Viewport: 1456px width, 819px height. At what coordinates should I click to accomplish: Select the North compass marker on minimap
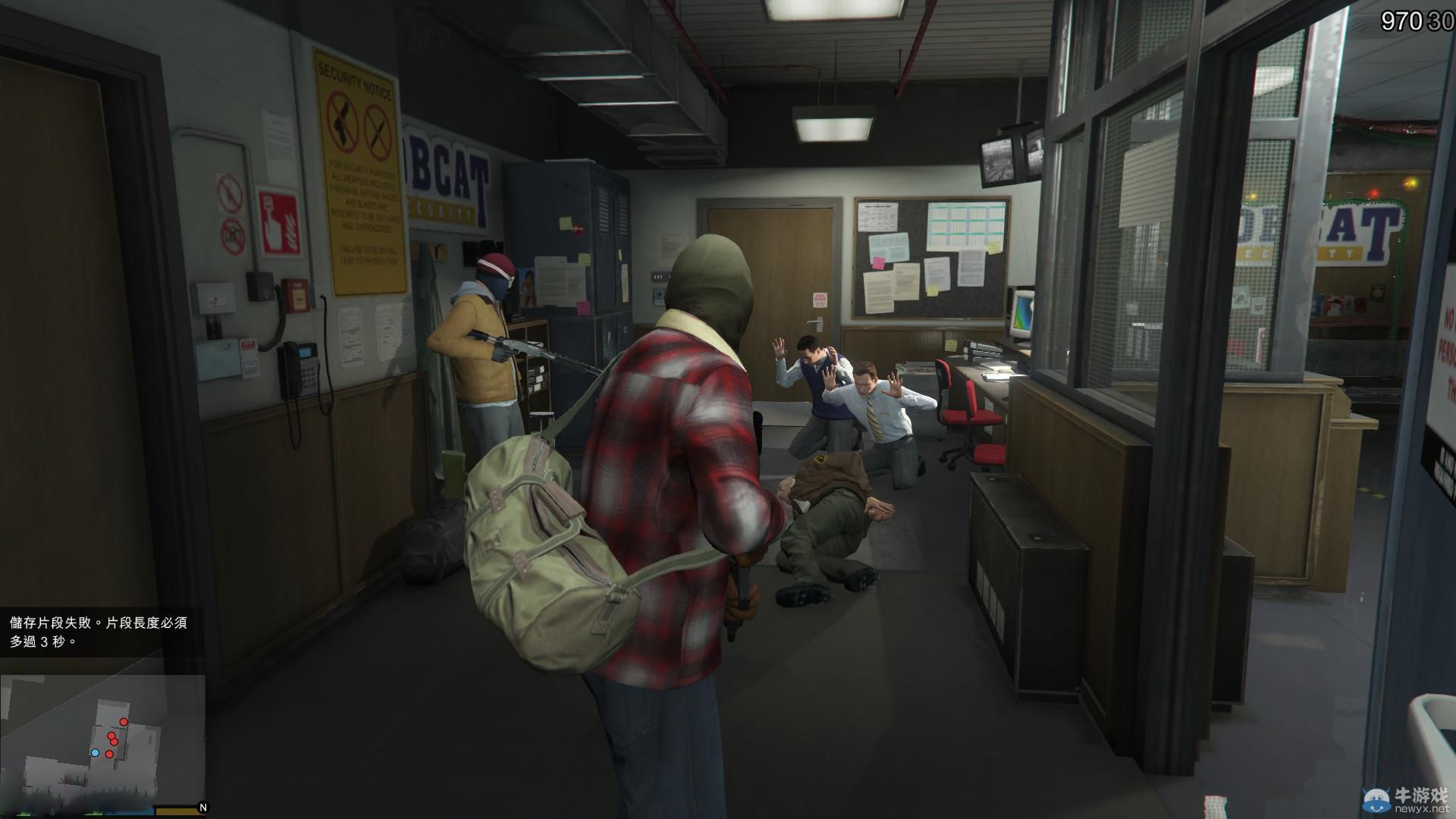tap(202, 807)
